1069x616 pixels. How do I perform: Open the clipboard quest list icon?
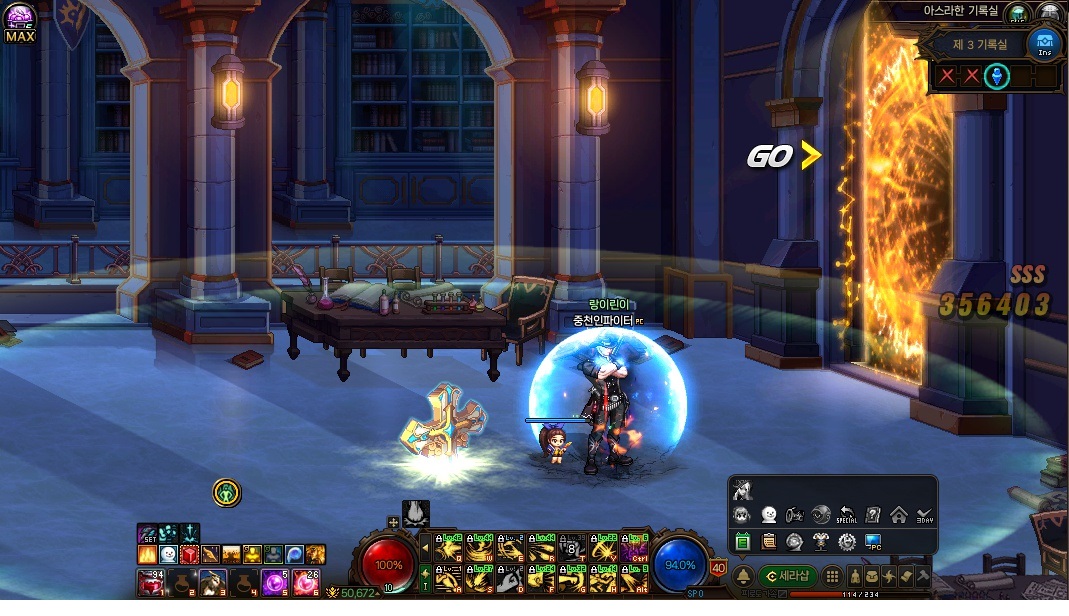pyautogui.click(x=768, y=542)
